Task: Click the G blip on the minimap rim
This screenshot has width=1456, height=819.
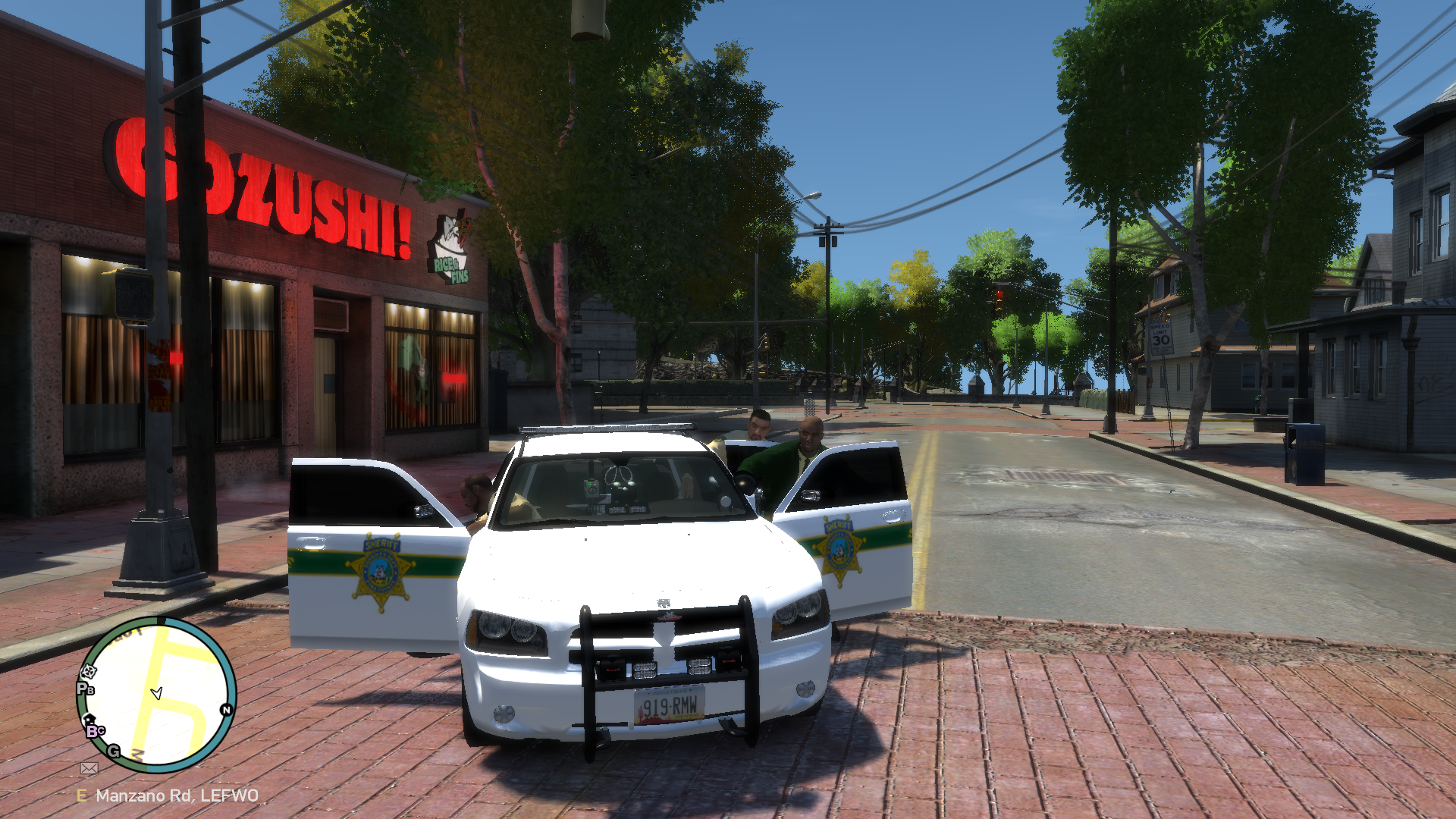Action: 114,751
